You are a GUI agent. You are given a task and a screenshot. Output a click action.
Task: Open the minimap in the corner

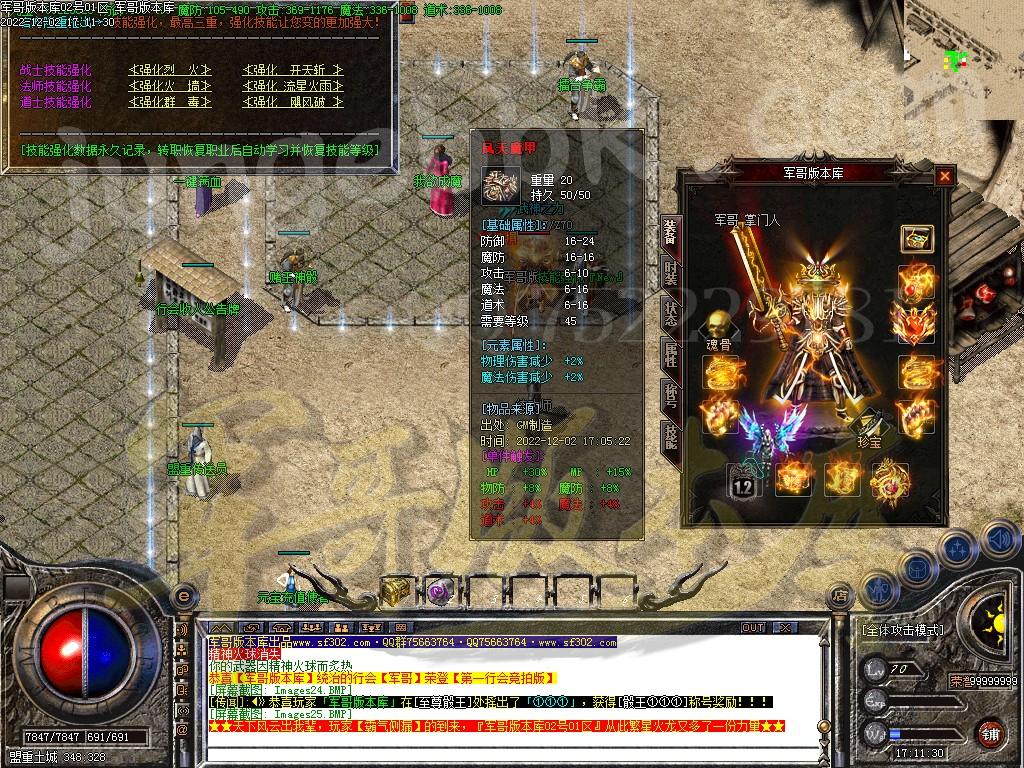(962, 58)
